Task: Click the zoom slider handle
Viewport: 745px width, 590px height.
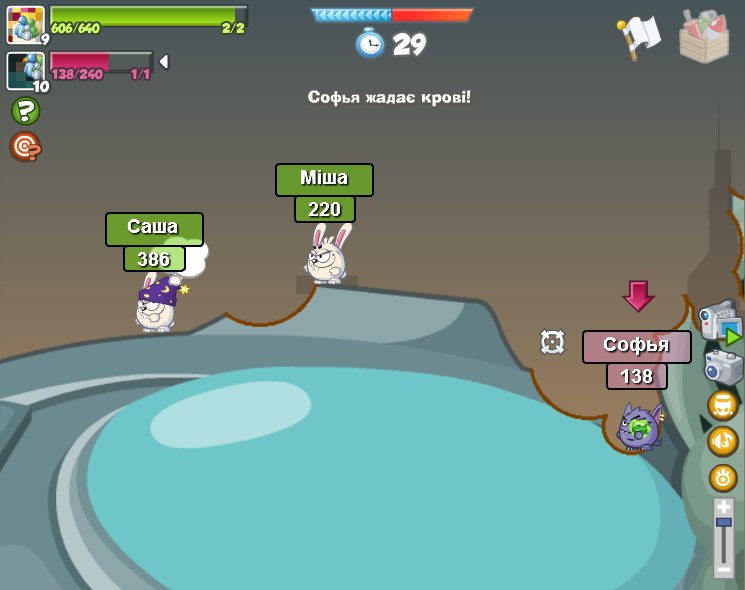Action: pyautogui.click(x=724, y=523)
